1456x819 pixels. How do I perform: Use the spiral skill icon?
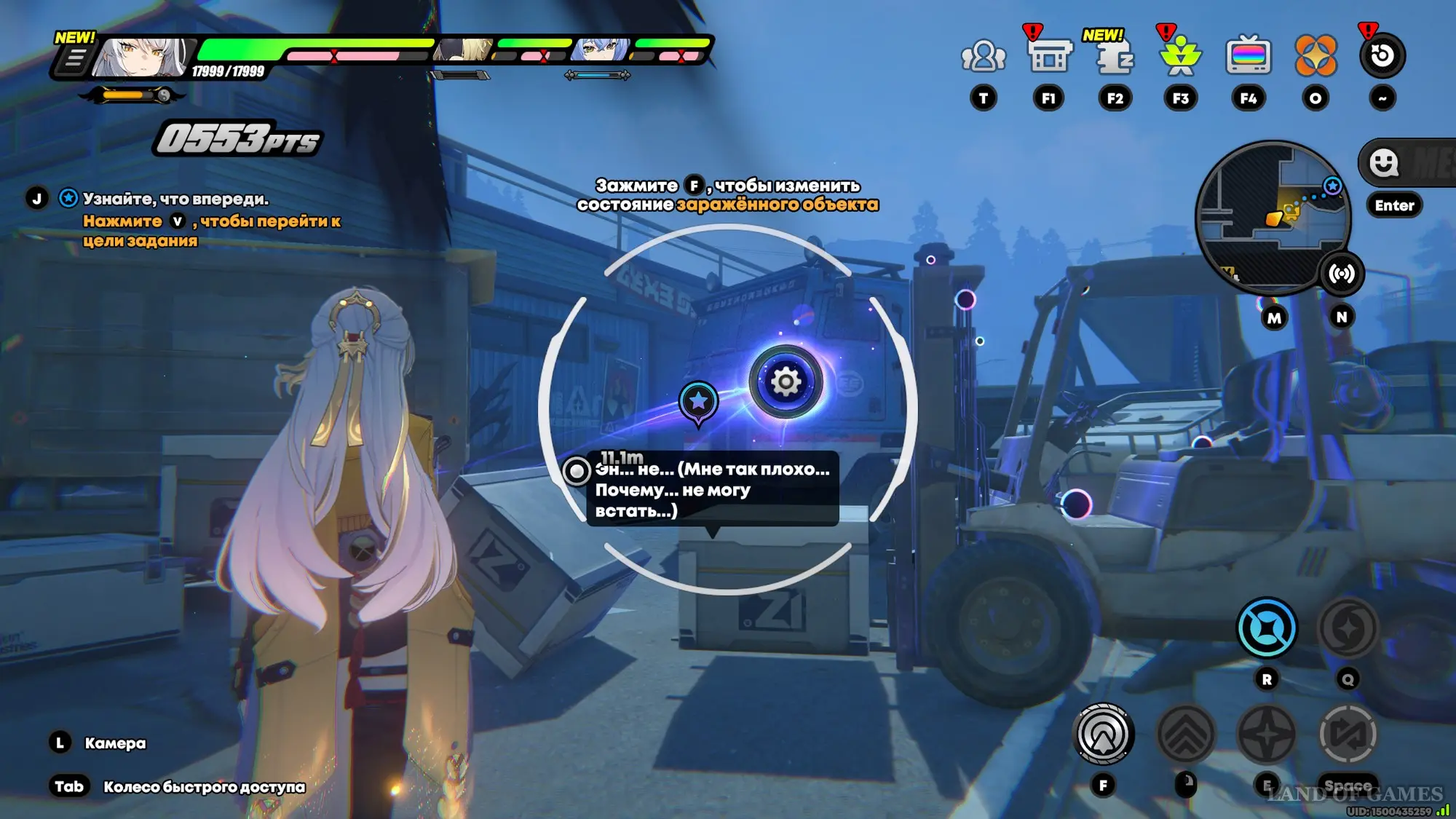(1348, 628)
